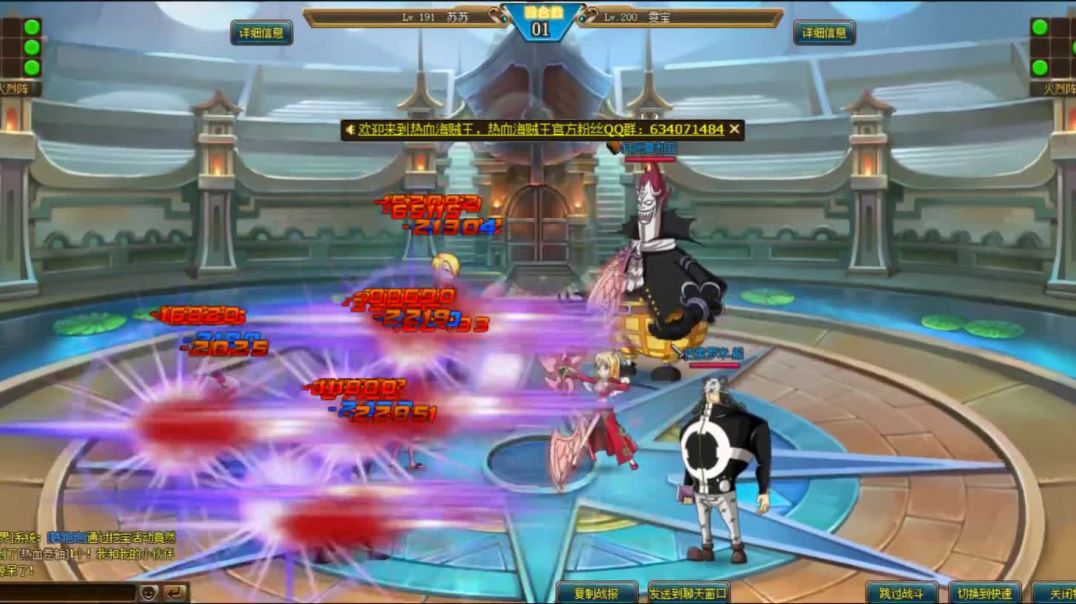
Task: Send chat with the enter arrow button
Action: [x=174, y=593]
